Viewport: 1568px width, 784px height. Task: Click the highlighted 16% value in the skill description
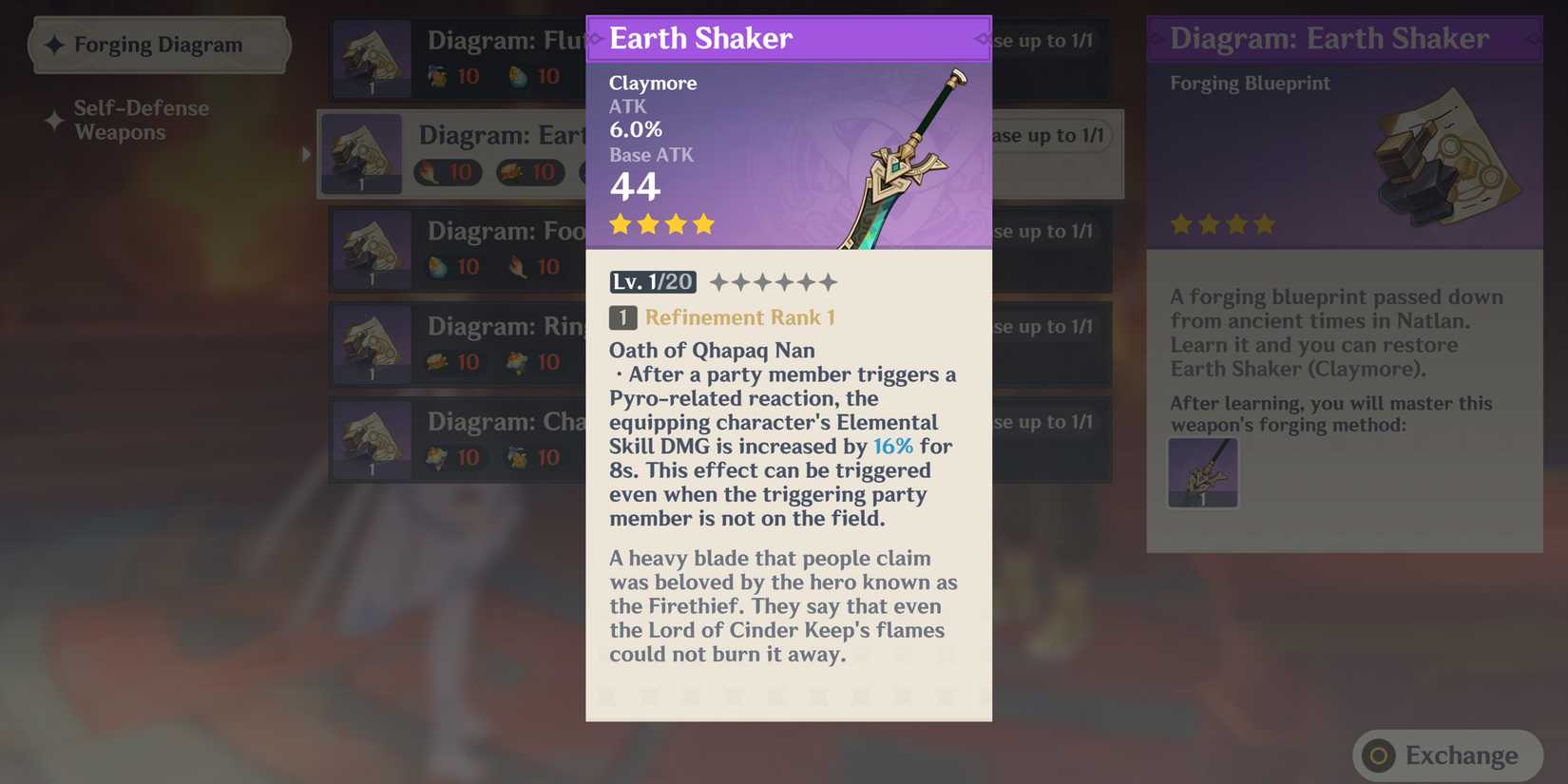[x=894, y=446]
